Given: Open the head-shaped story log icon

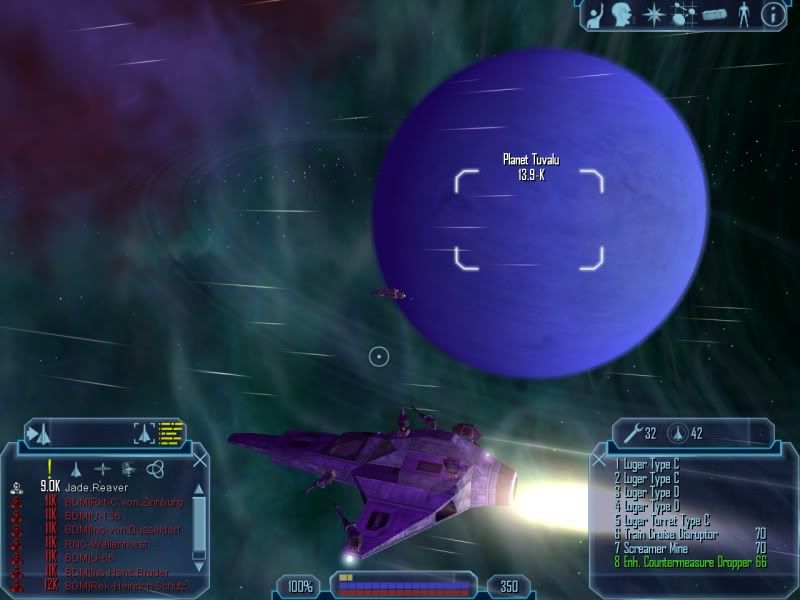Looking at the screenshot, I should coord(622,14).
